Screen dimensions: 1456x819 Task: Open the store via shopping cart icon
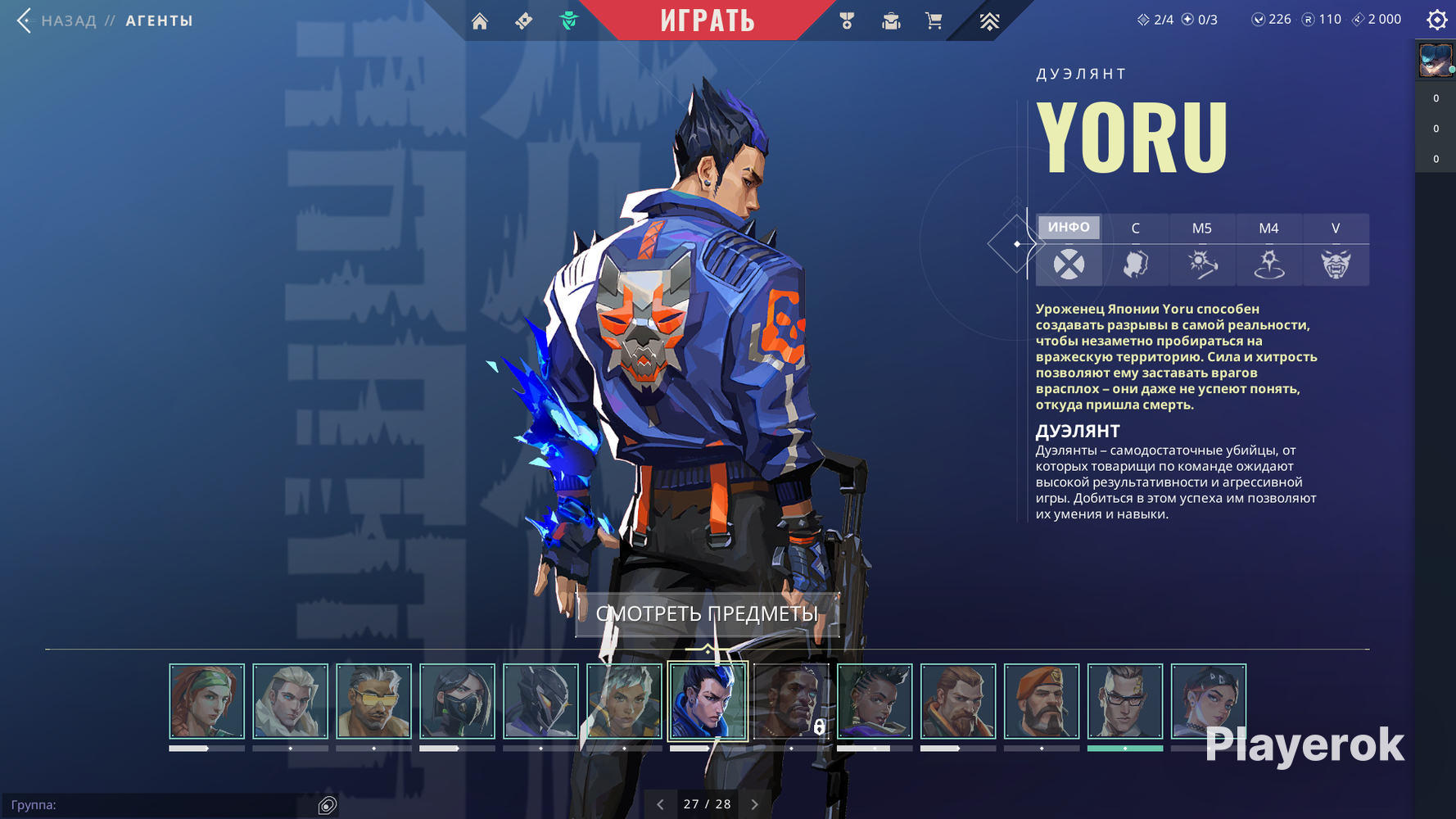click(x=934, y=21)
